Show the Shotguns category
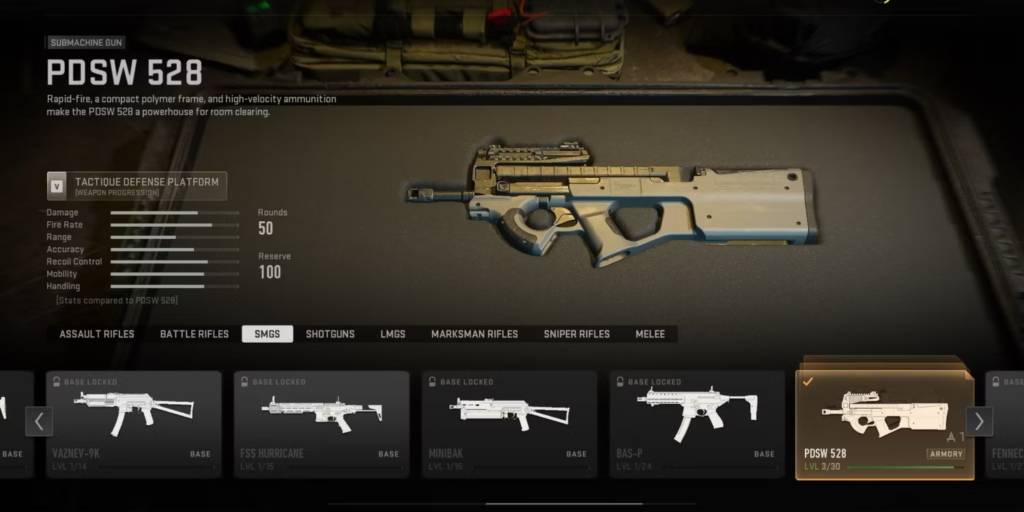Screen dimensions: 1024x512 coord(330,334)
